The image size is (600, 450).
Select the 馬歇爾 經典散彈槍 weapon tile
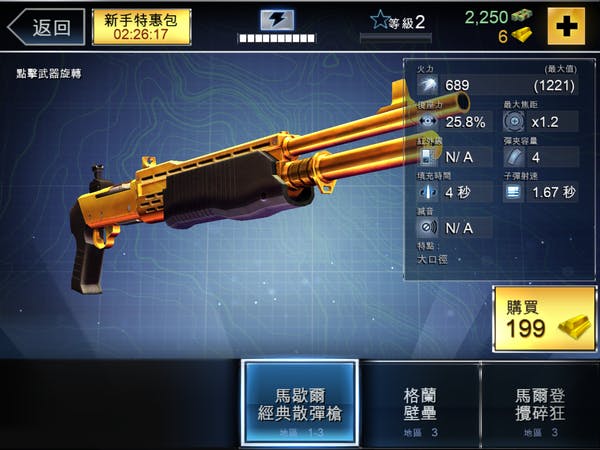click(x=300, y=403)
